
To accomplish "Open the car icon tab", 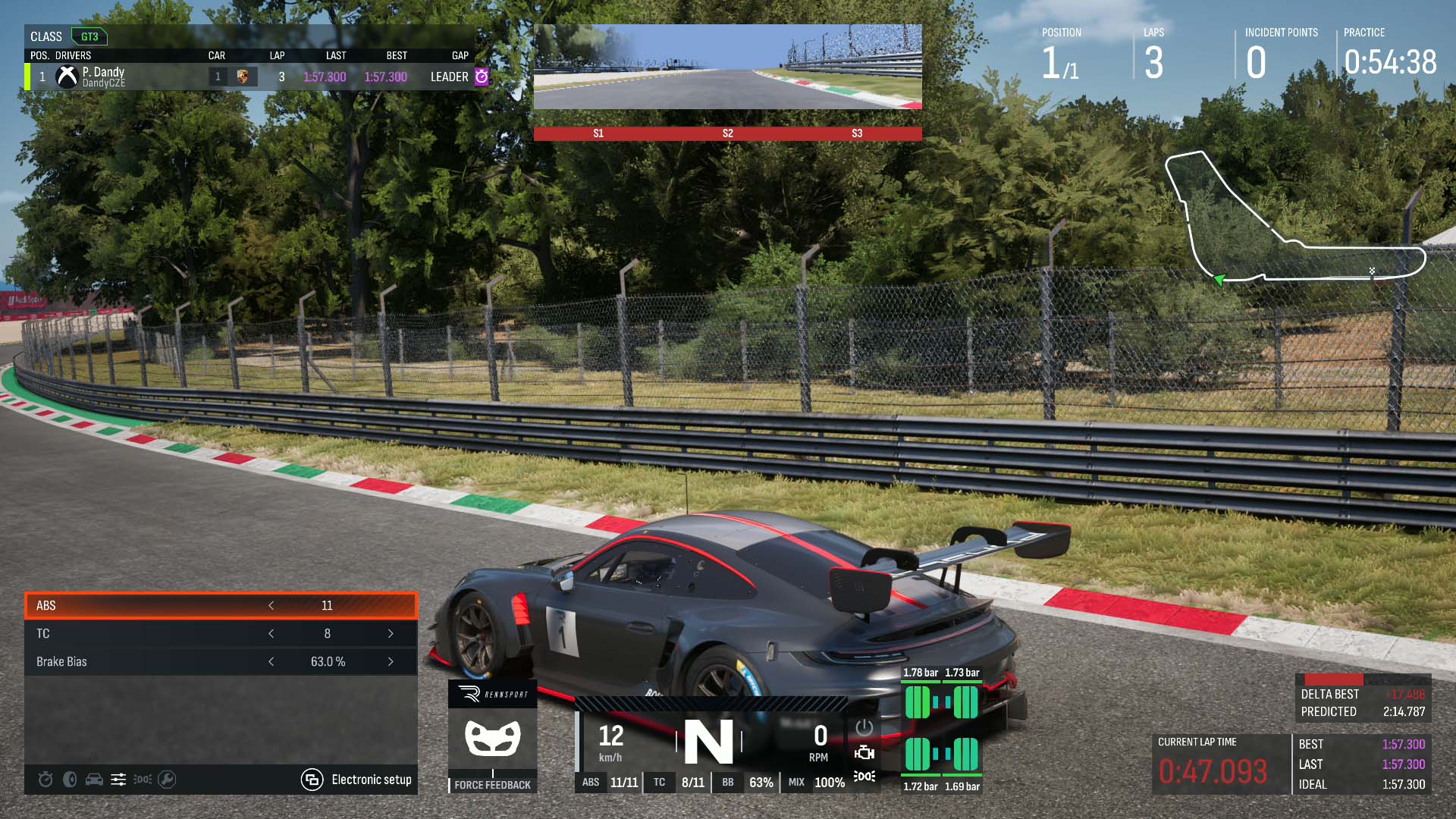I will pyautogui.click(x=94, y=780).
